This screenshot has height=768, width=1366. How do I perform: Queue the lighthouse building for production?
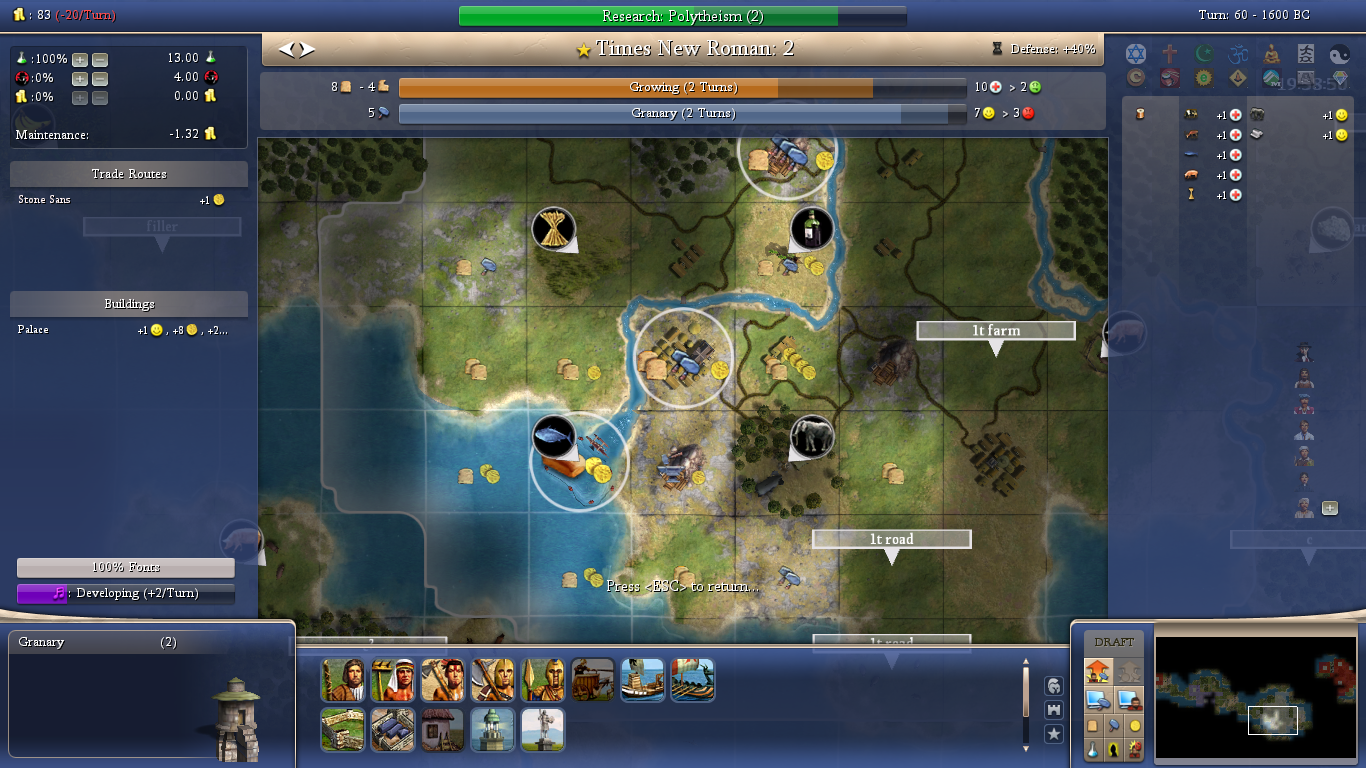click(492, 730)
